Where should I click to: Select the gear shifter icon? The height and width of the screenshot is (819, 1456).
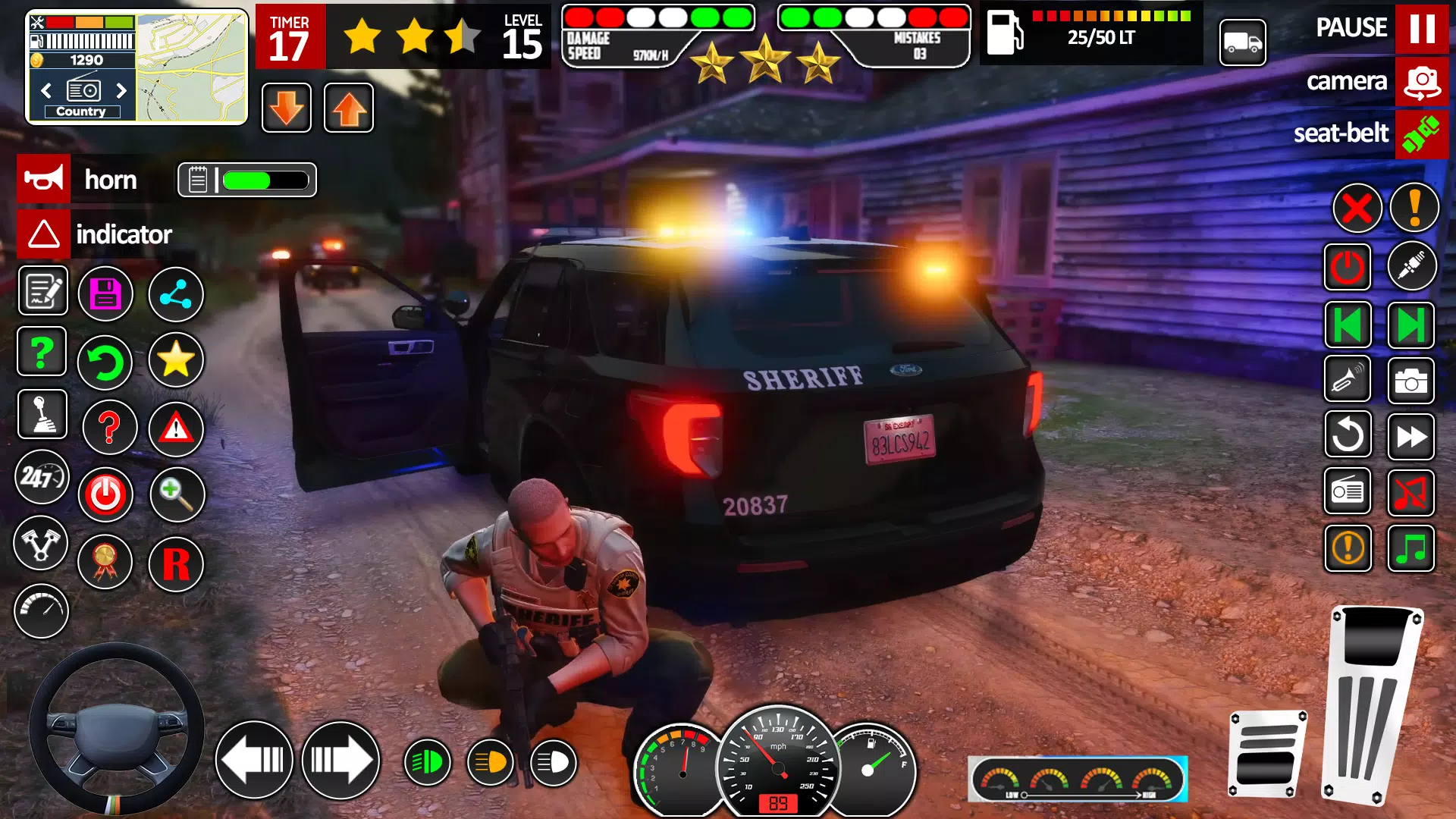coord(42,413)
